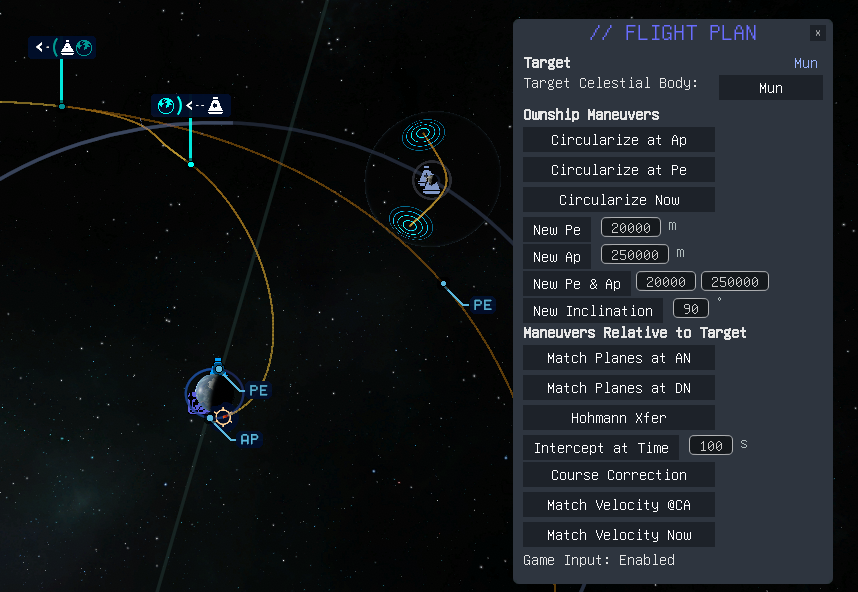
Task: Click the New Pe & Ap button
Action: click(576, 284)
